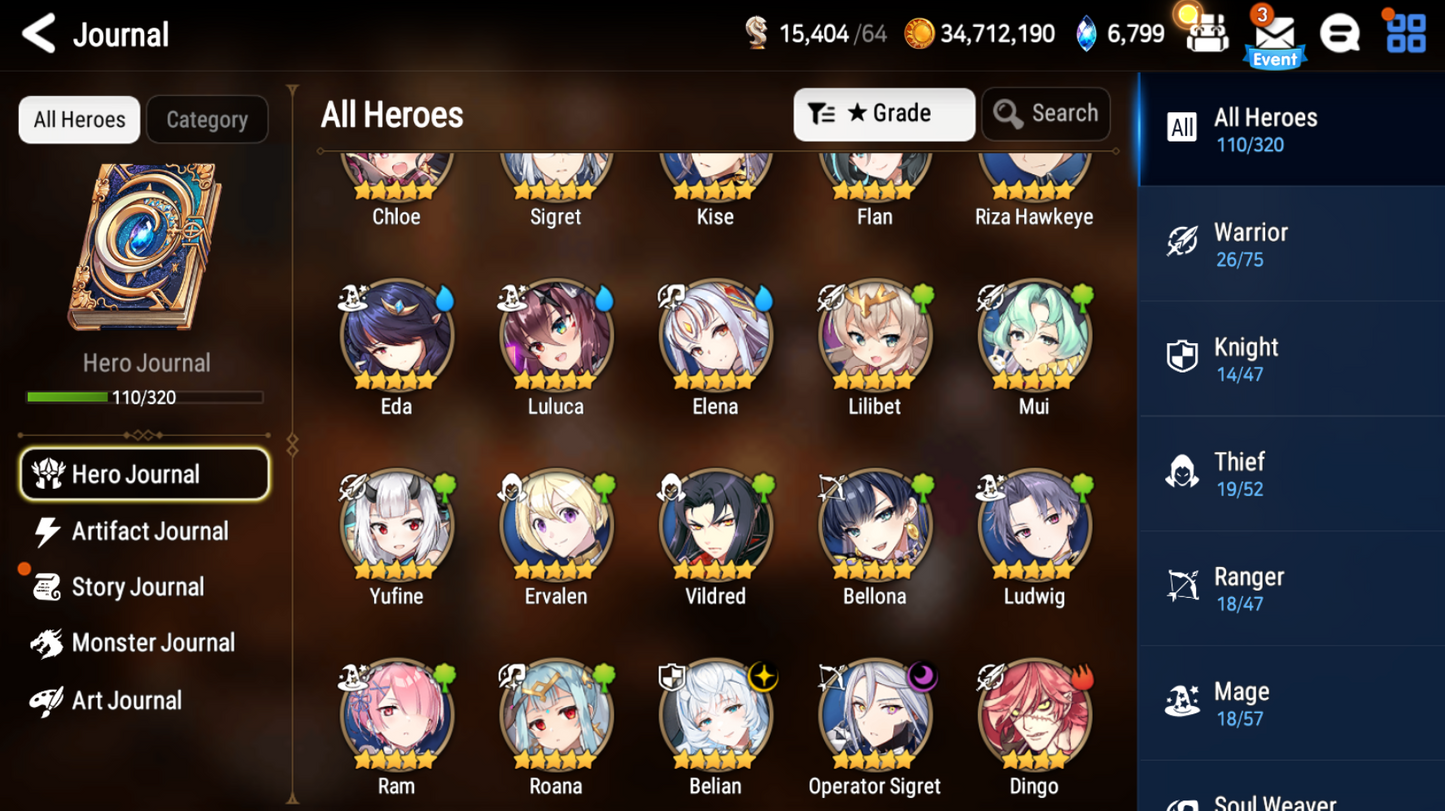The image size is (1445, 811).
Task: Open the Event mailbox icon
Action: tap(1274, 37)
